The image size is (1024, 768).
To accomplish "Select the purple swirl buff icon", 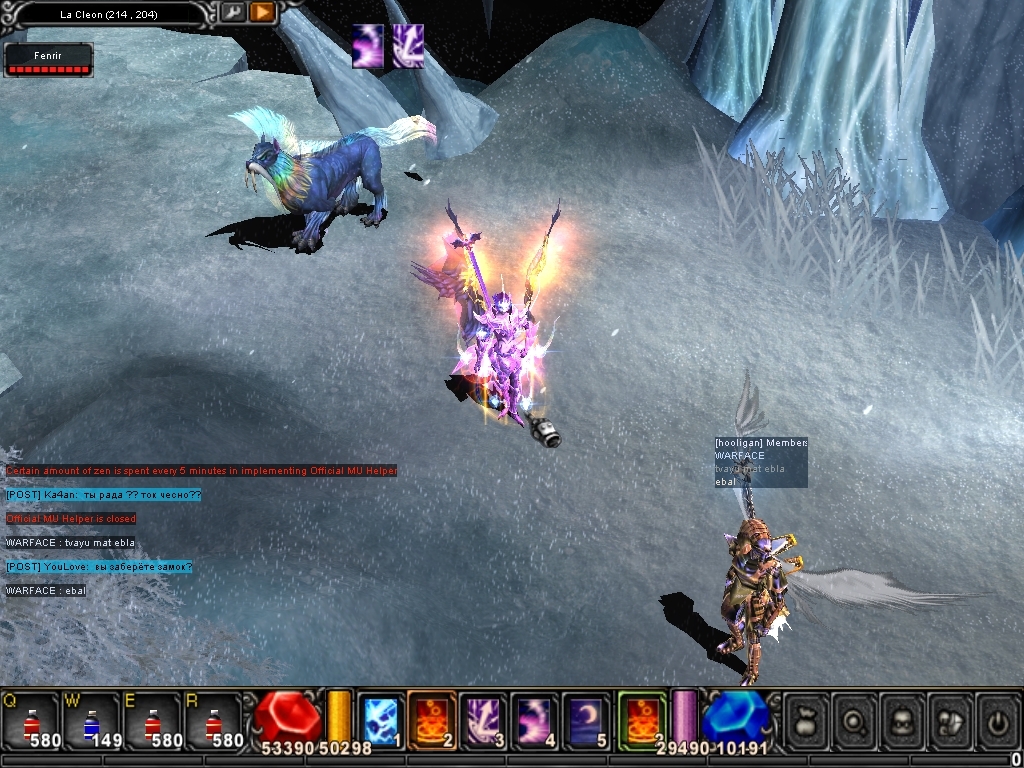I will 368,47.
